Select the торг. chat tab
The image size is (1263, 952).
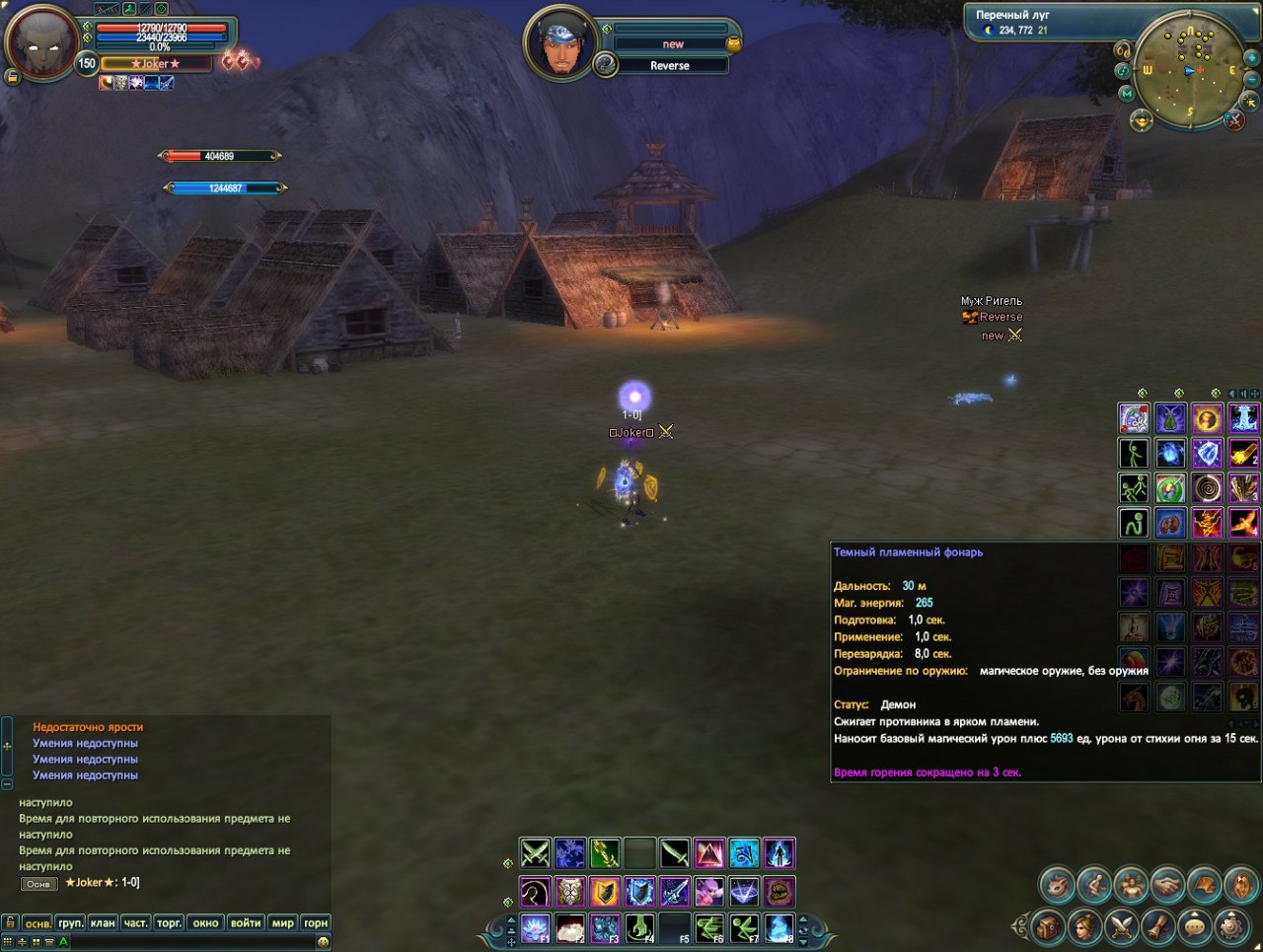pos(169,922)
